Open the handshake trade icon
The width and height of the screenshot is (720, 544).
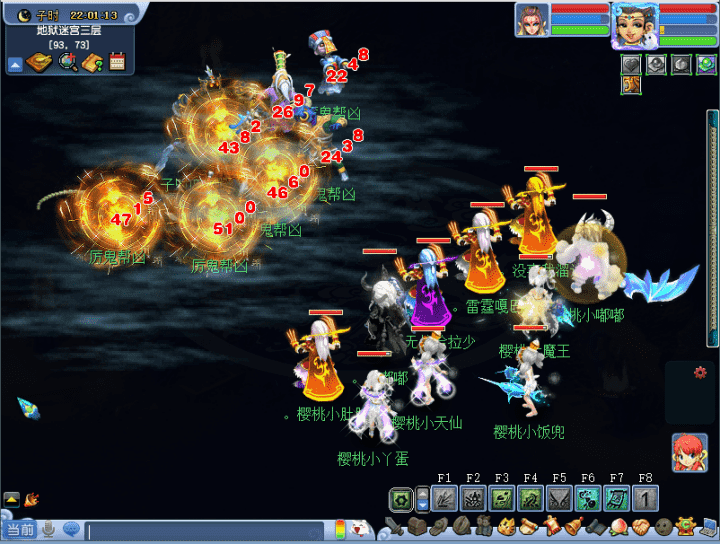640,526
